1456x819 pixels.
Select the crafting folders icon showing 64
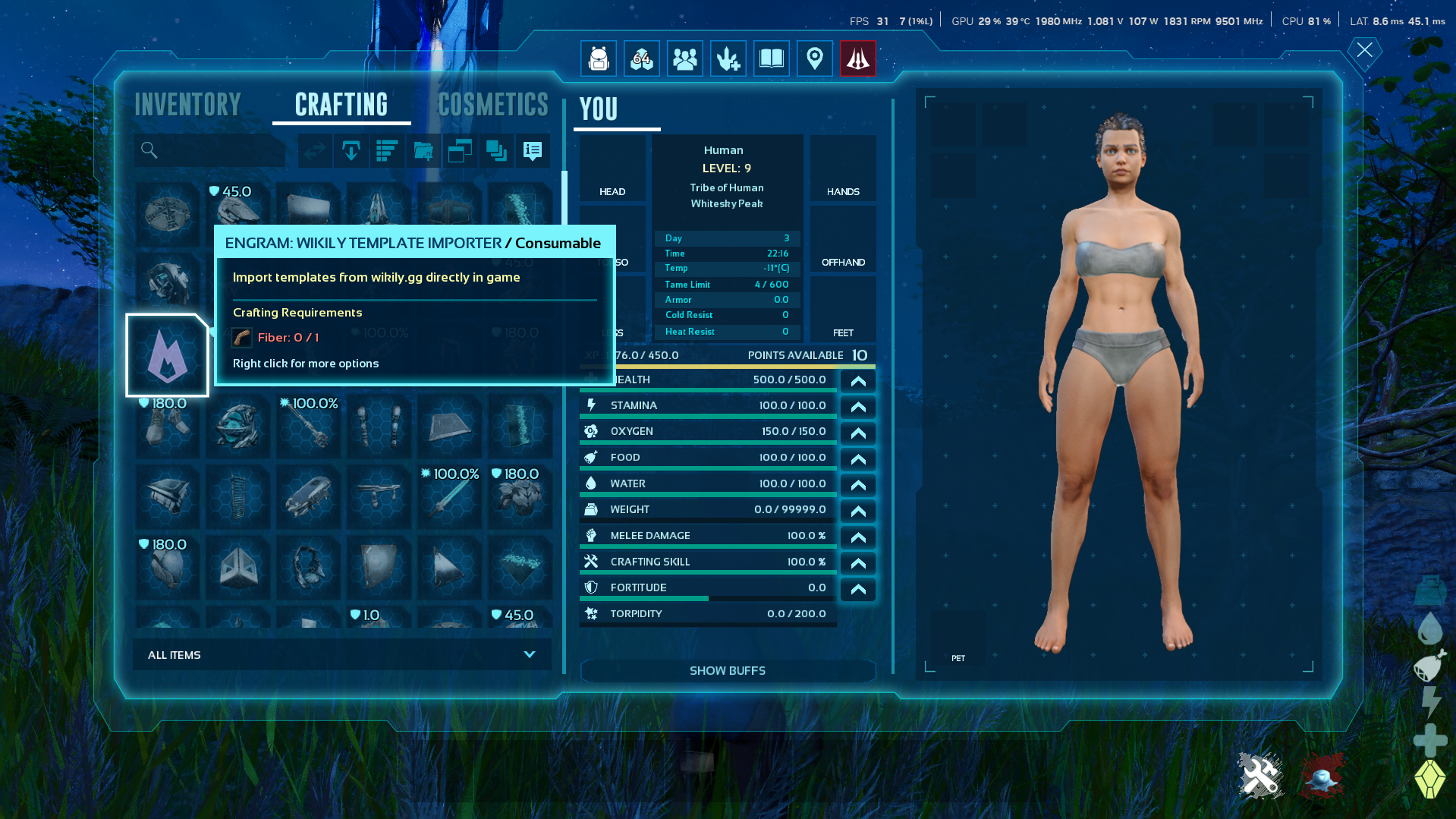click(641, 58)
